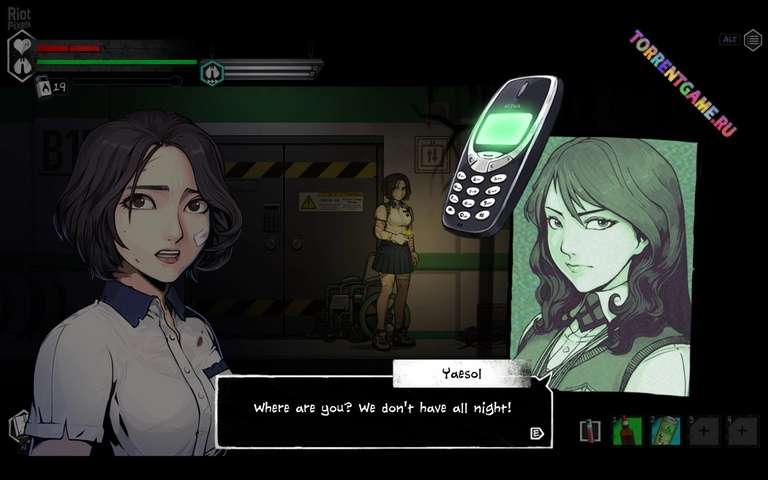Open the hamburger menu in the top corner

click(752, 40)
